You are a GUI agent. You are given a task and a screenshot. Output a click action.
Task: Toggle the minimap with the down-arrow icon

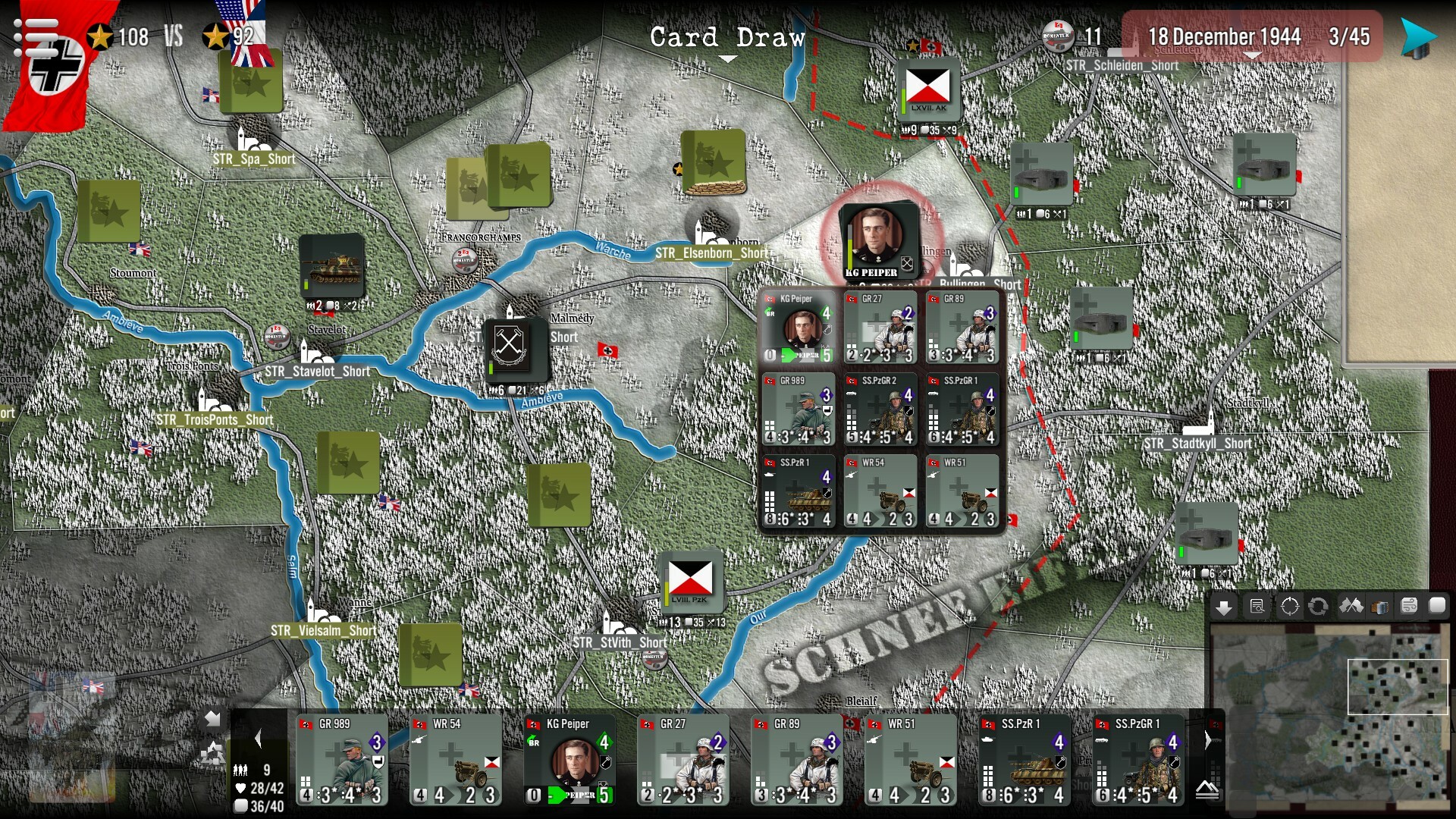(x=1225, y=606)
